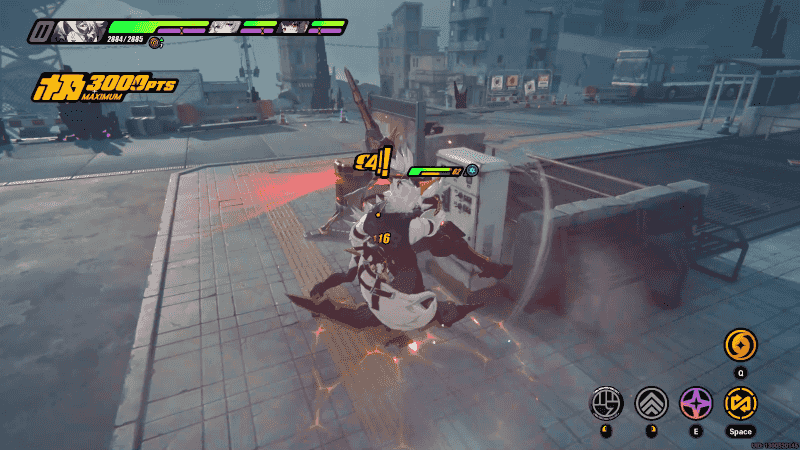The image size is (800, 450).
Task: Open the pause button beside the character portrait
Action: (40, 31)
